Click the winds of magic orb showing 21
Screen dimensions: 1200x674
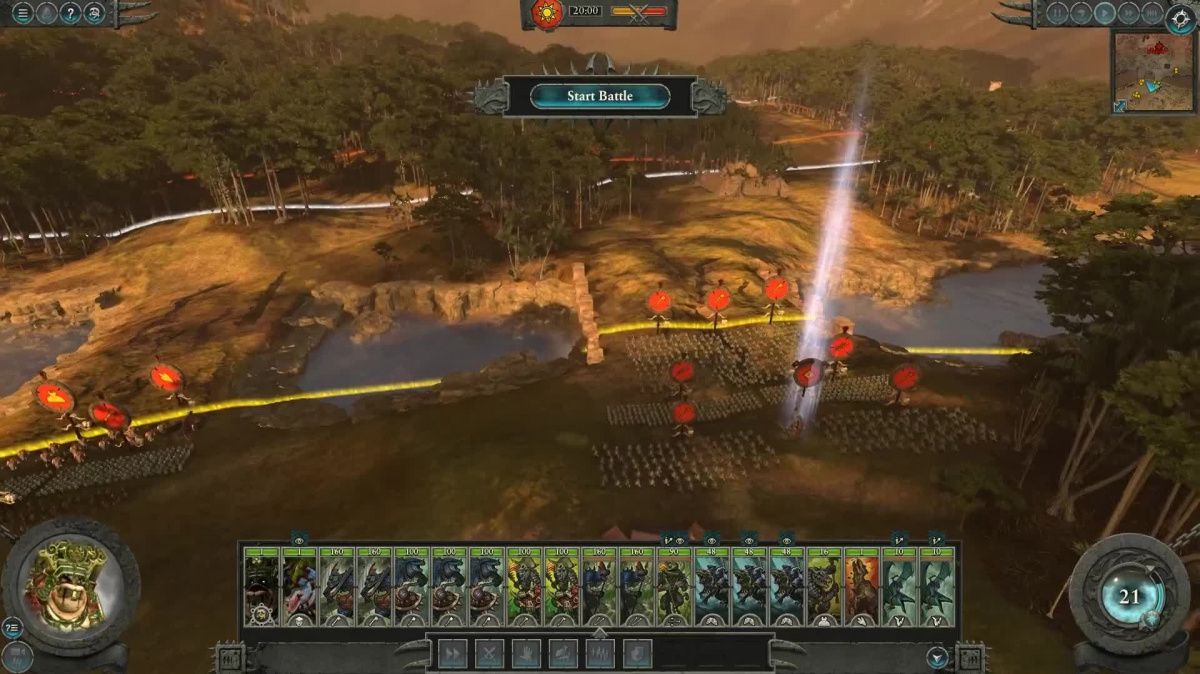pos(1129,596)
